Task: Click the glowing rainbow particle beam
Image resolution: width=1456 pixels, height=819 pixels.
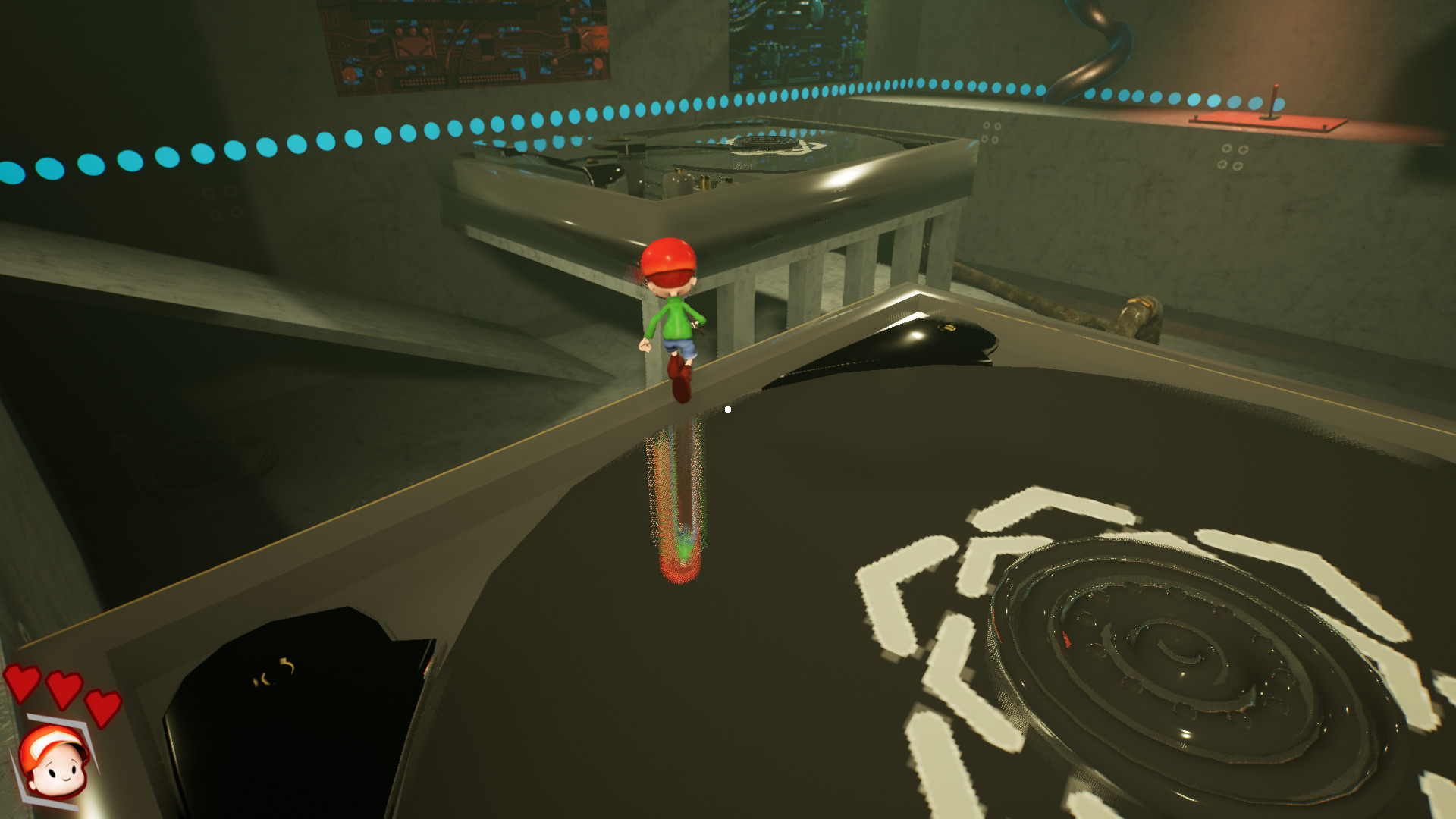Action: [x=675, y=500]
